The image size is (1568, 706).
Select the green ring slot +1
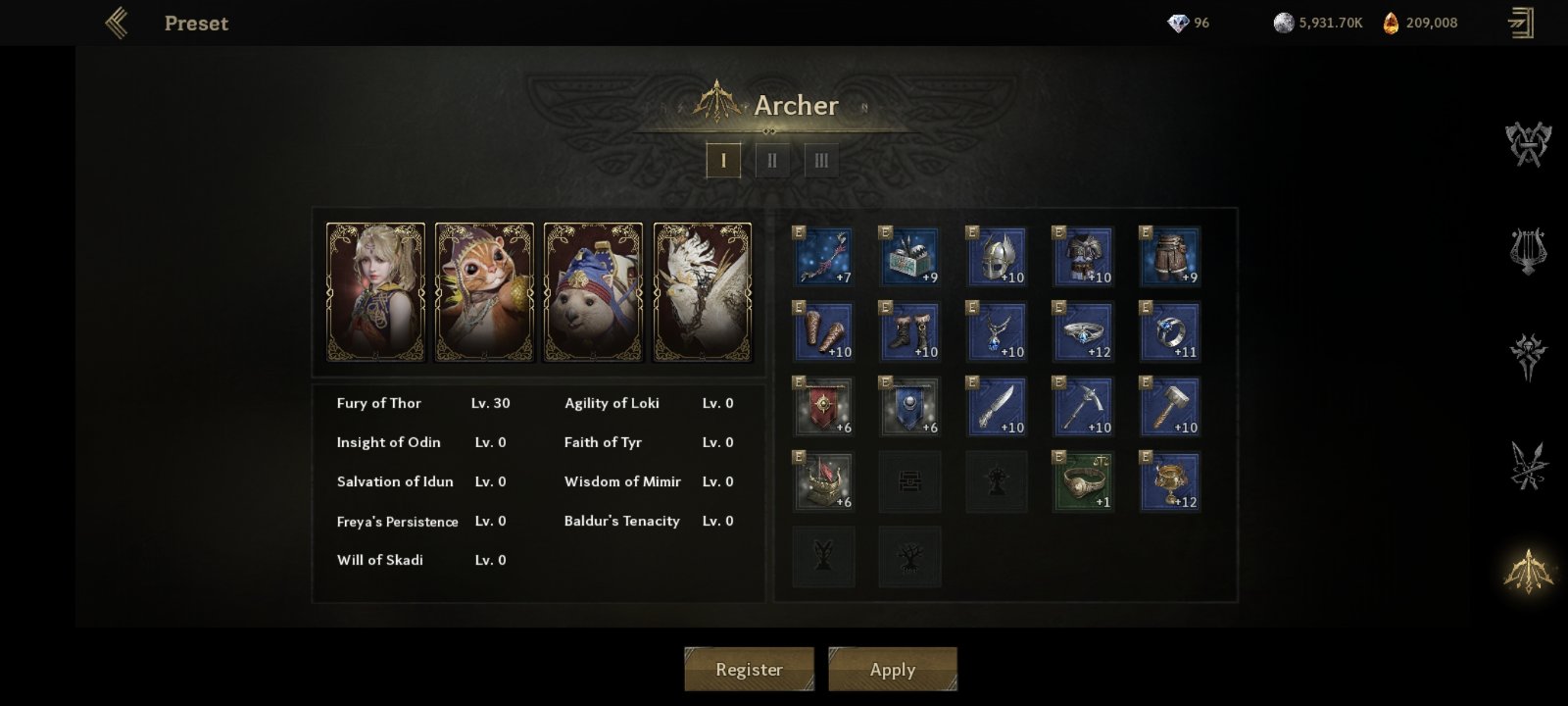click(x=1083, y=481)
